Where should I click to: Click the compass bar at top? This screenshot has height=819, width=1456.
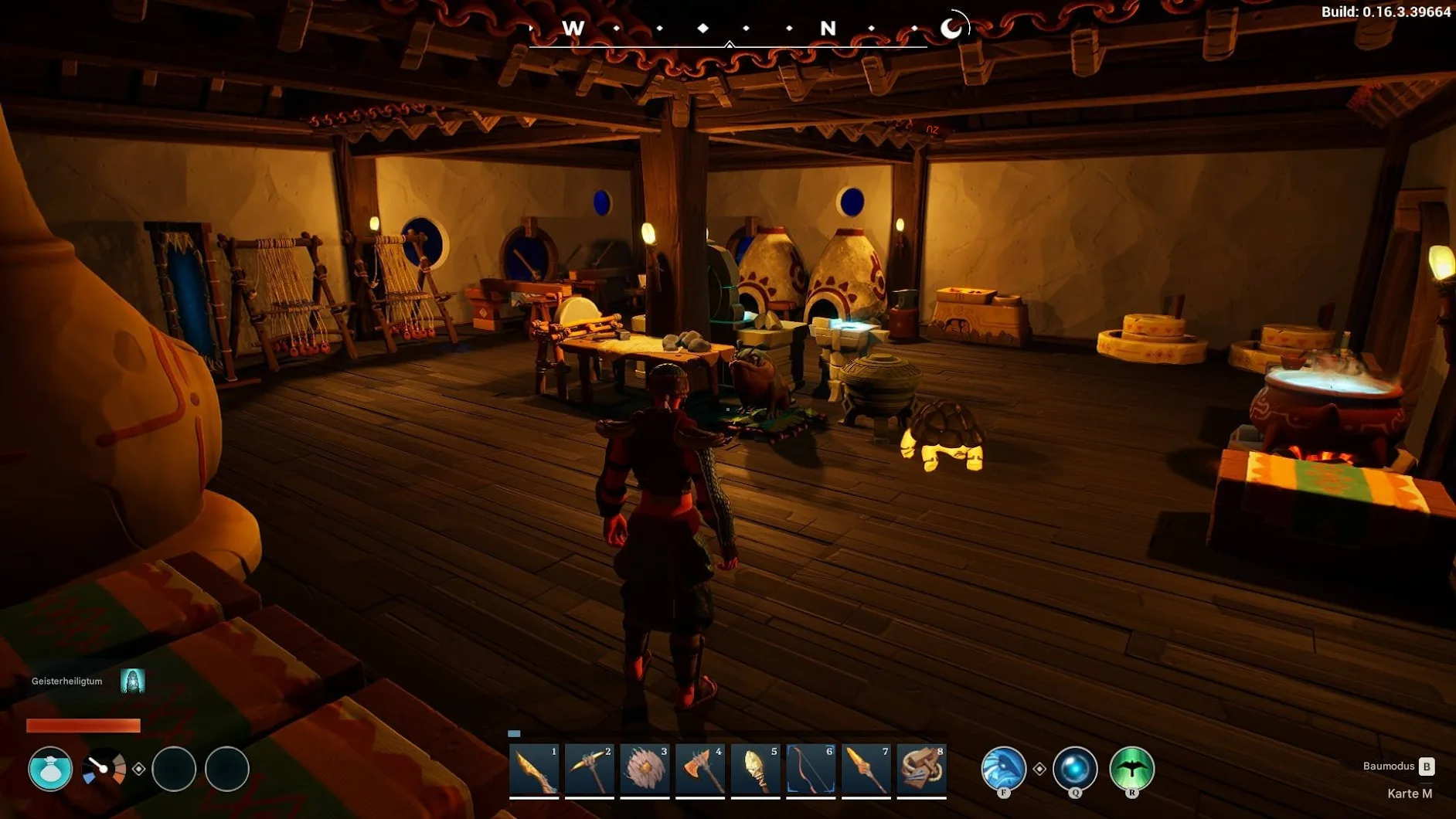728,29
